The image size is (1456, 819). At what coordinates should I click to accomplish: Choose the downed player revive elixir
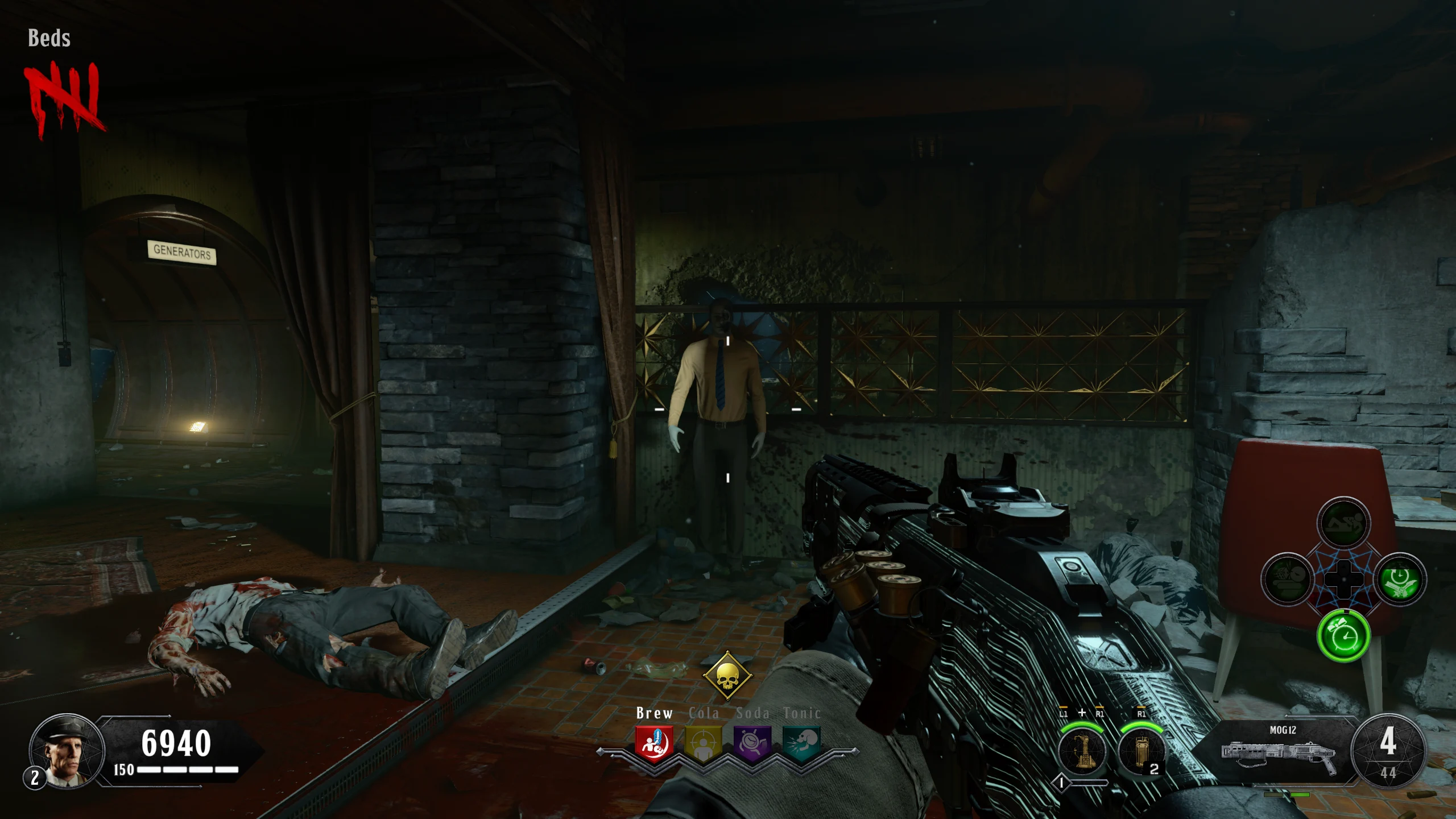pyautogui.click(x=1343, y=523)
